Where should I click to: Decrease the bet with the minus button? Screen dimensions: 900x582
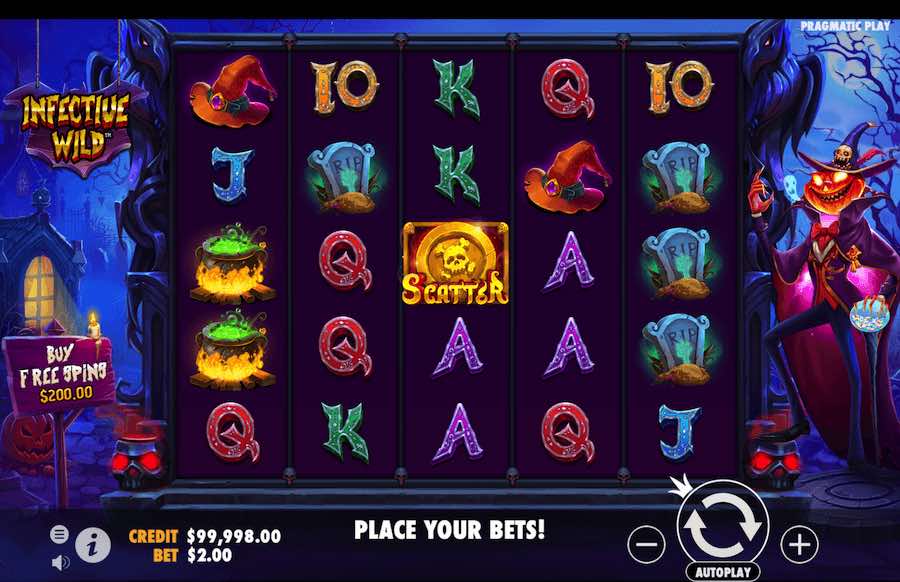pos(647,544)
